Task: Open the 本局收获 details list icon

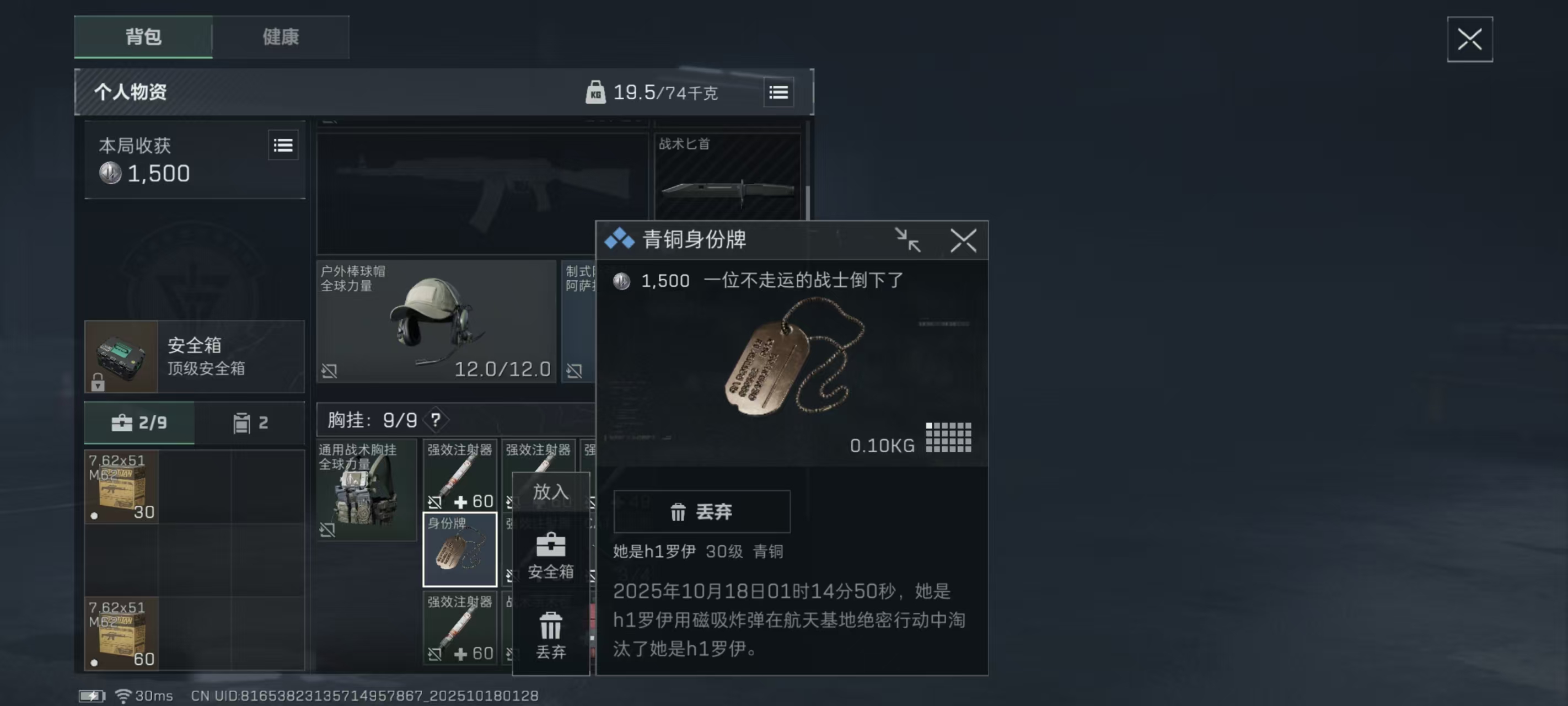Action: 283,146
